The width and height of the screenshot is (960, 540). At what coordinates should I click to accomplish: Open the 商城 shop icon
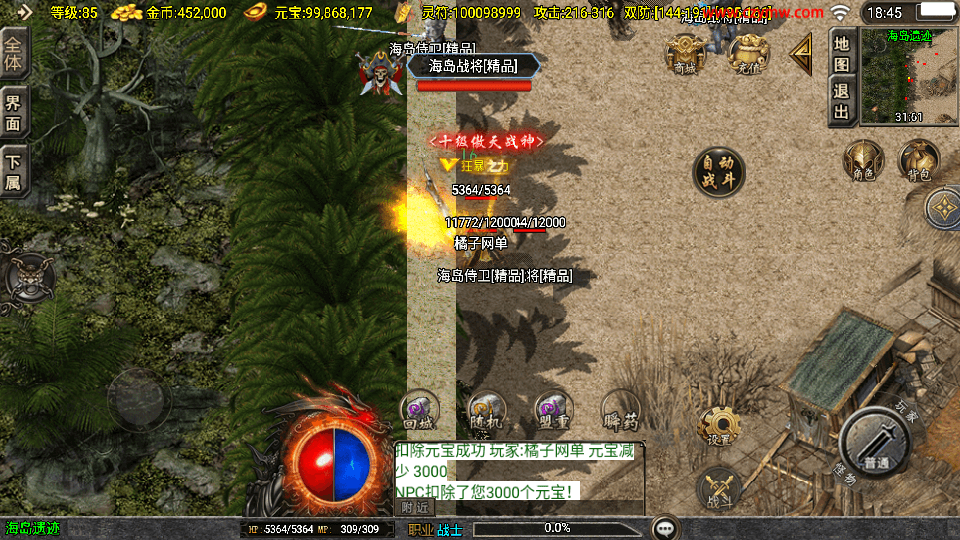[x=686, y=54]
